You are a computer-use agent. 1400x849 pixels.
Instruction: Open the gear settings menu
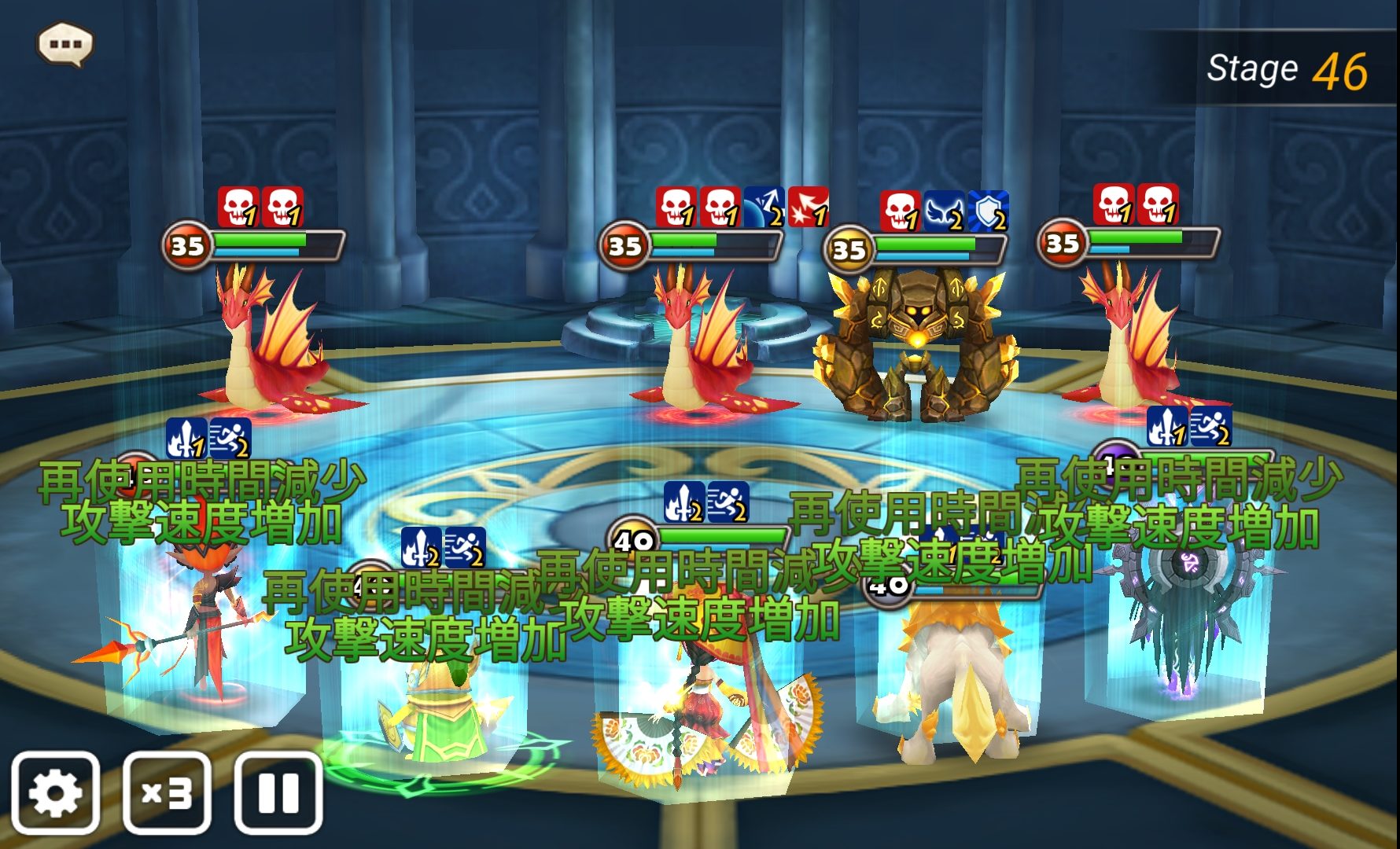pyautogui.click(x=55, y=792)
